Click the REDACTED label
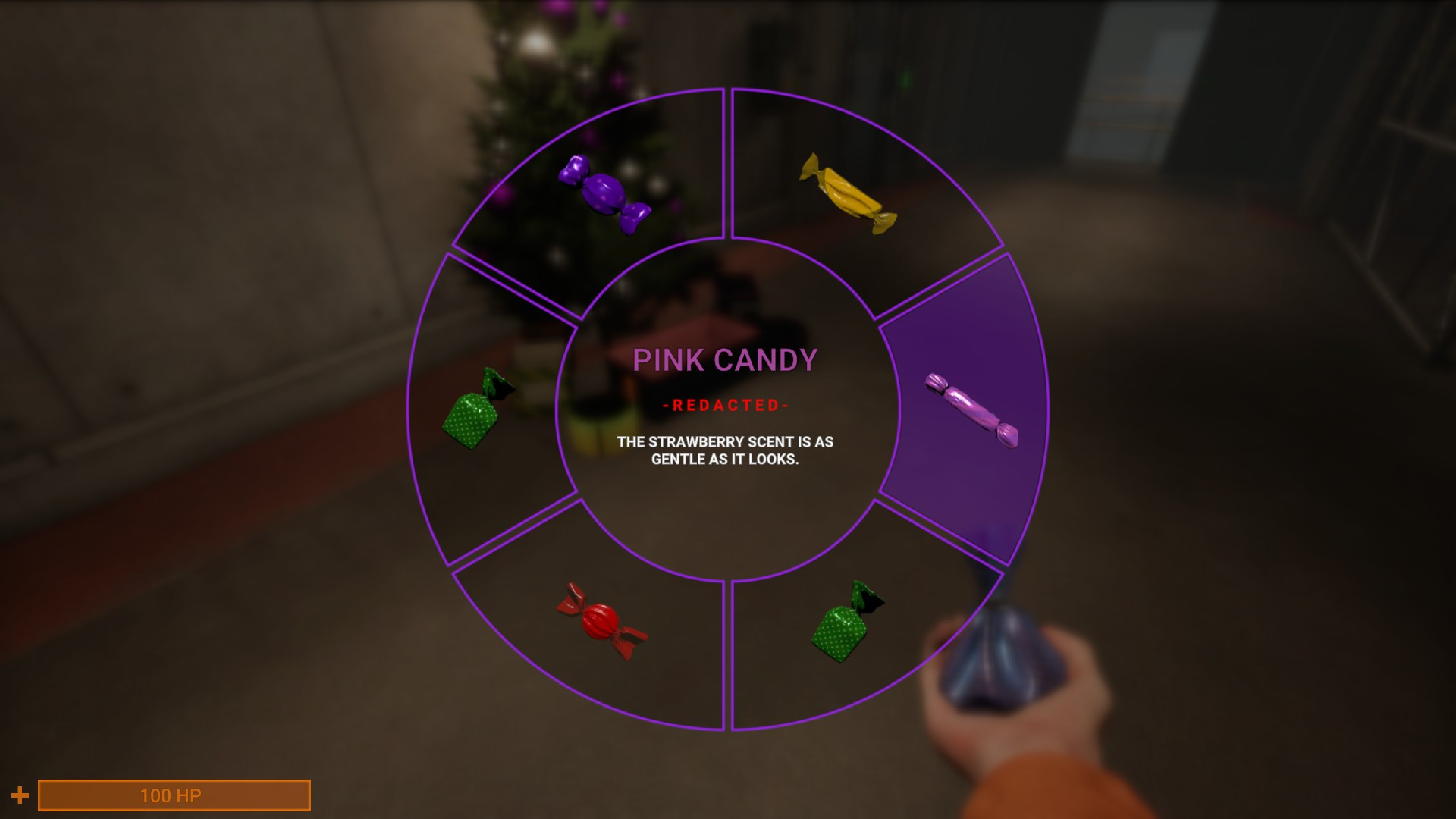 (726, 406)
